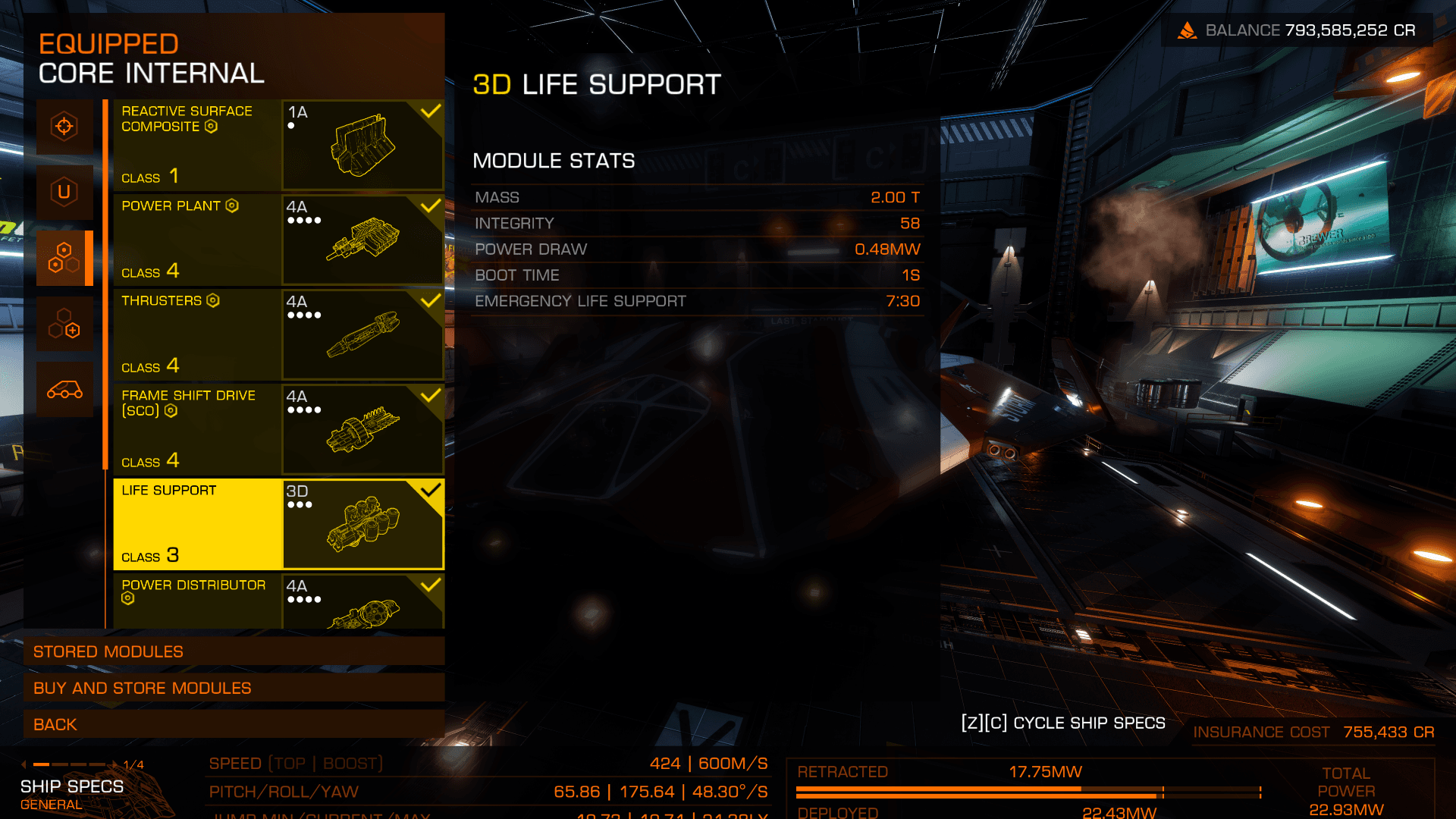
Task: Click the right arrow to cycle ship specs
Action: [x=115, y=764]
